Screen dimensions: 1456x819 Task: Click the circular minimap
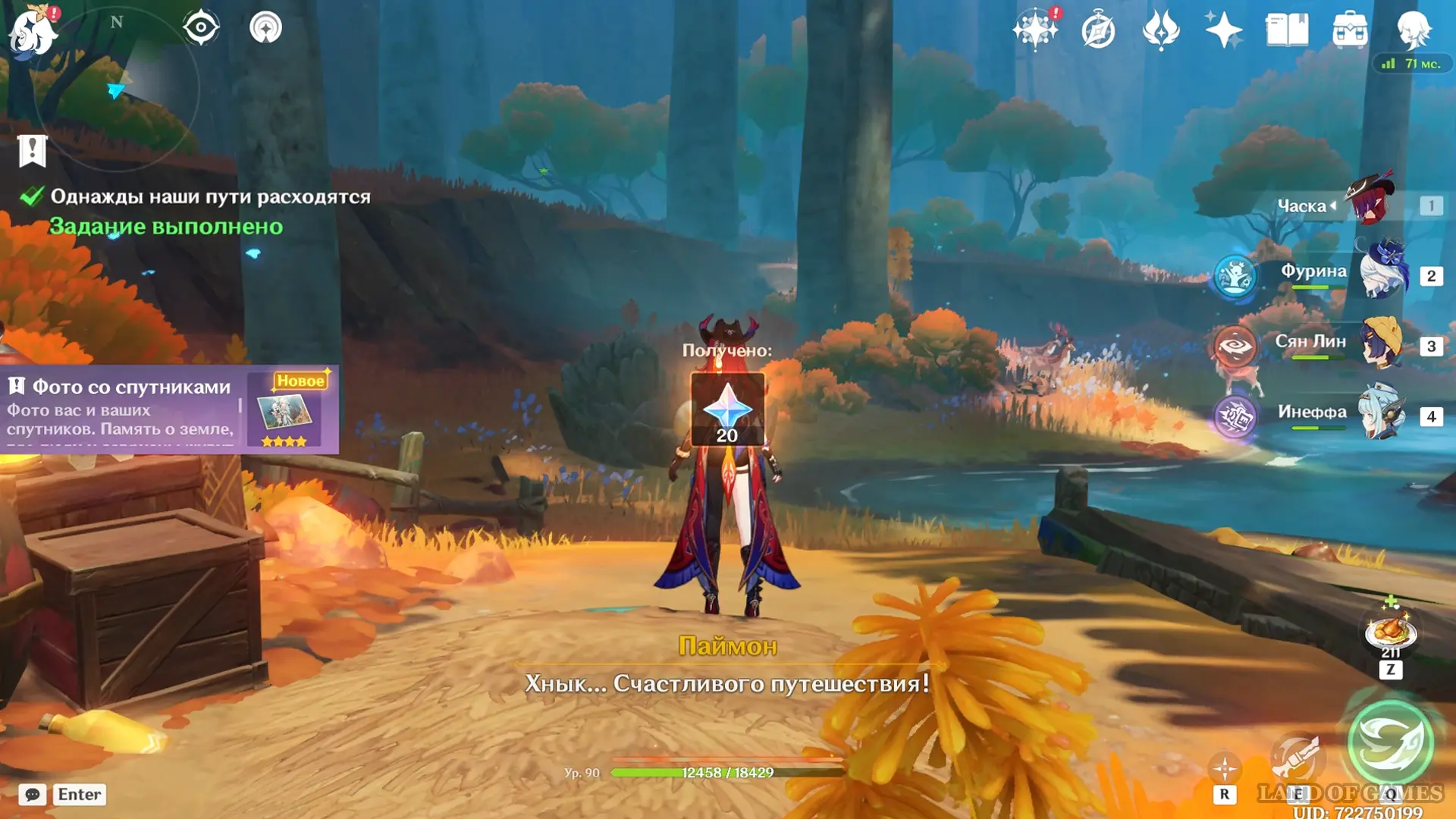118,89
